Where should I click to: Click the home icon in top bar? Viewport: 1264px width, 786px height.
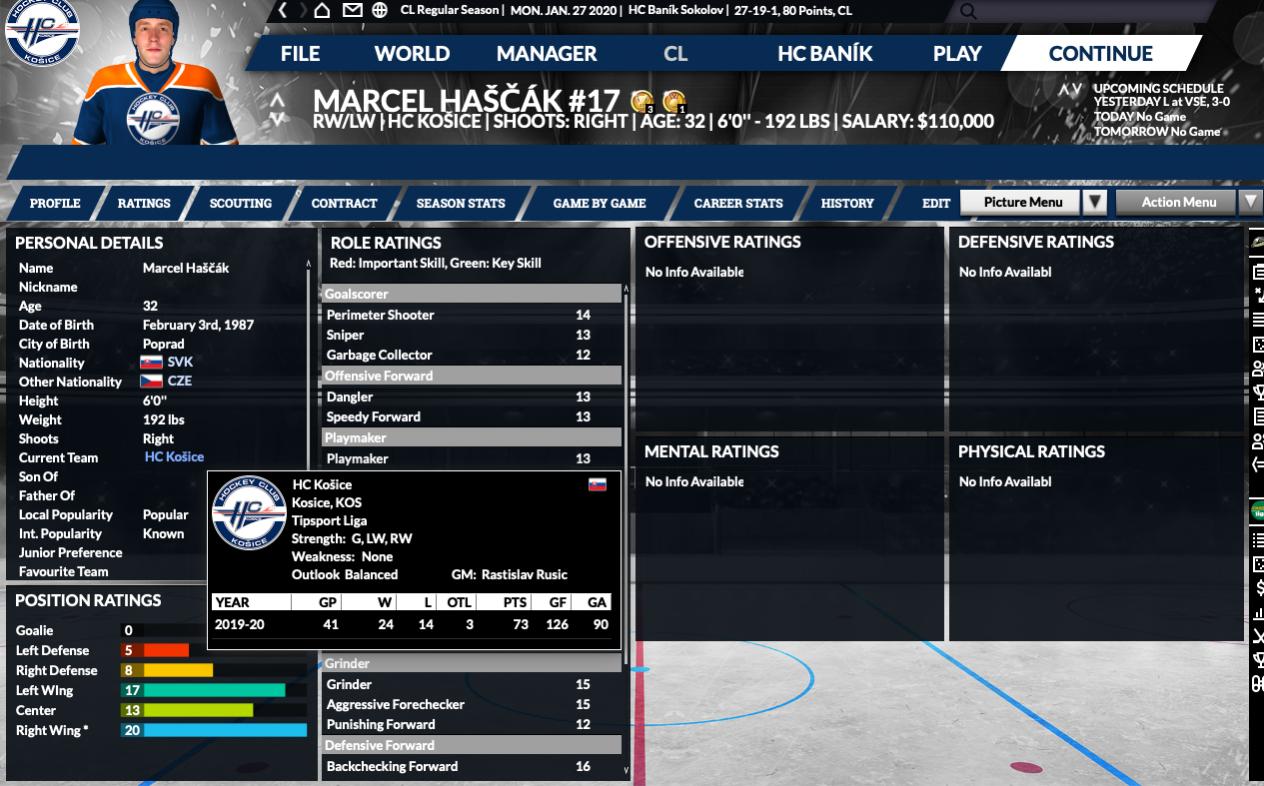pyautogui.click(x=322, y=10)
